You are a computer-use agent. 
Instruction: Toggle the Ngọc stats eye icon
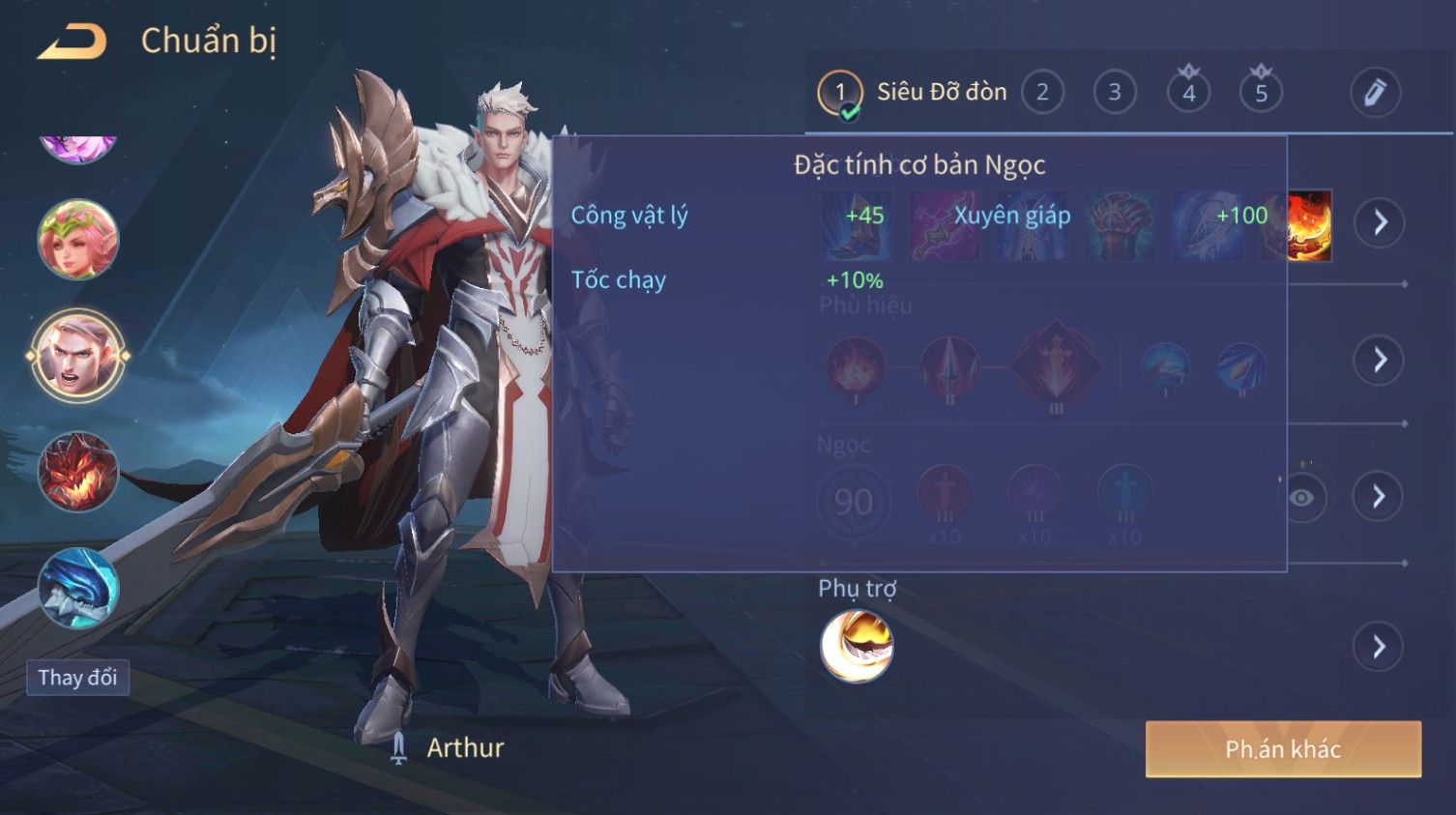(1302, 497)
